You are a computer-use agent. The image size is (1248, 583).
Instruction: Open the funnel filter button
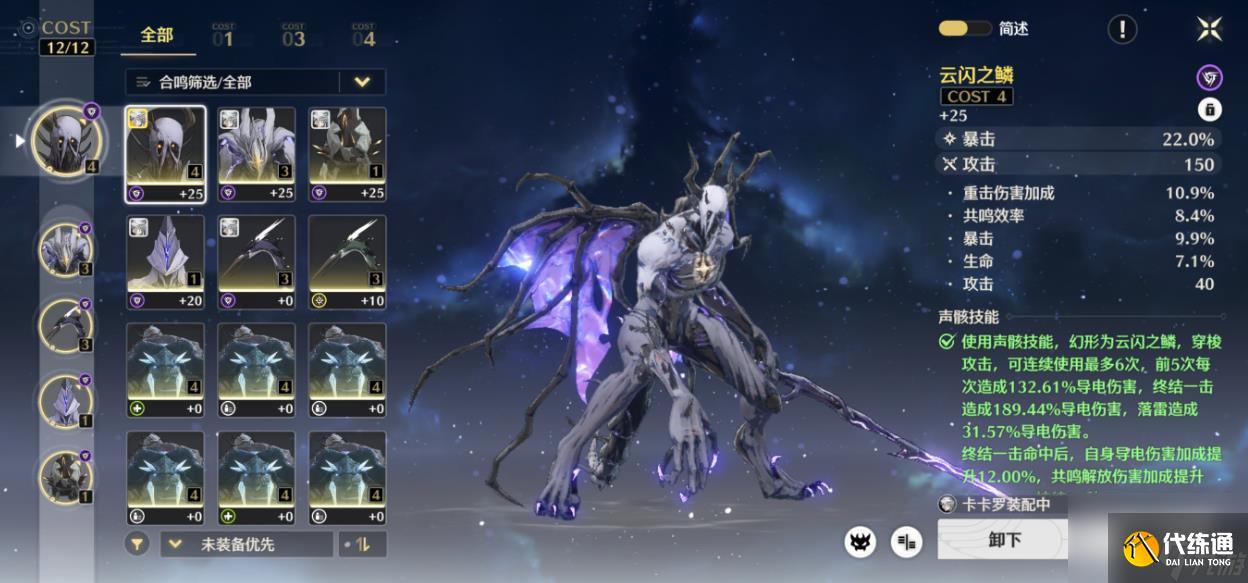(x=138, y=544)
